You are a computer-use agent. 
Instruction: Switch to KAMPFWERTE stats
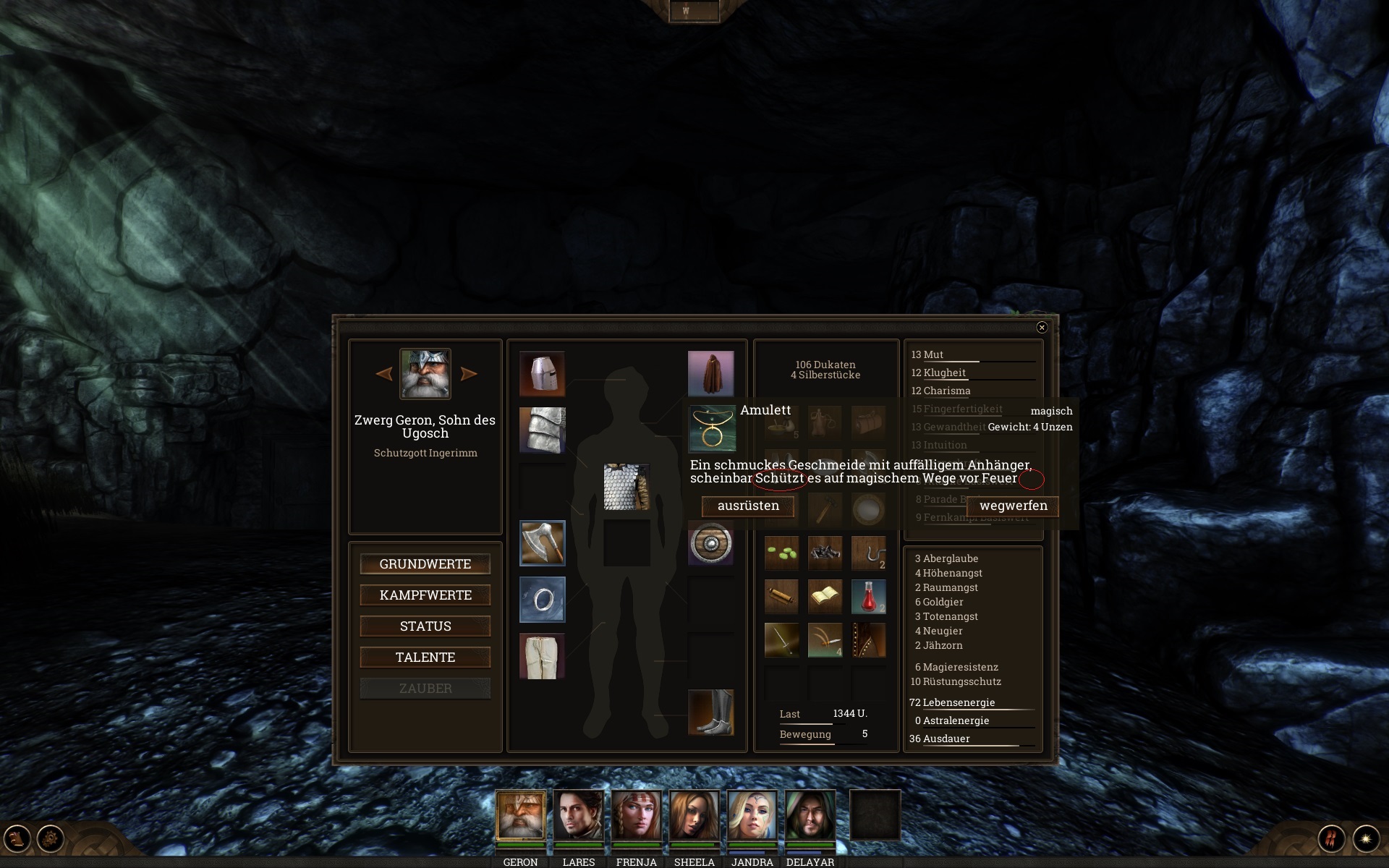(425, 595)
